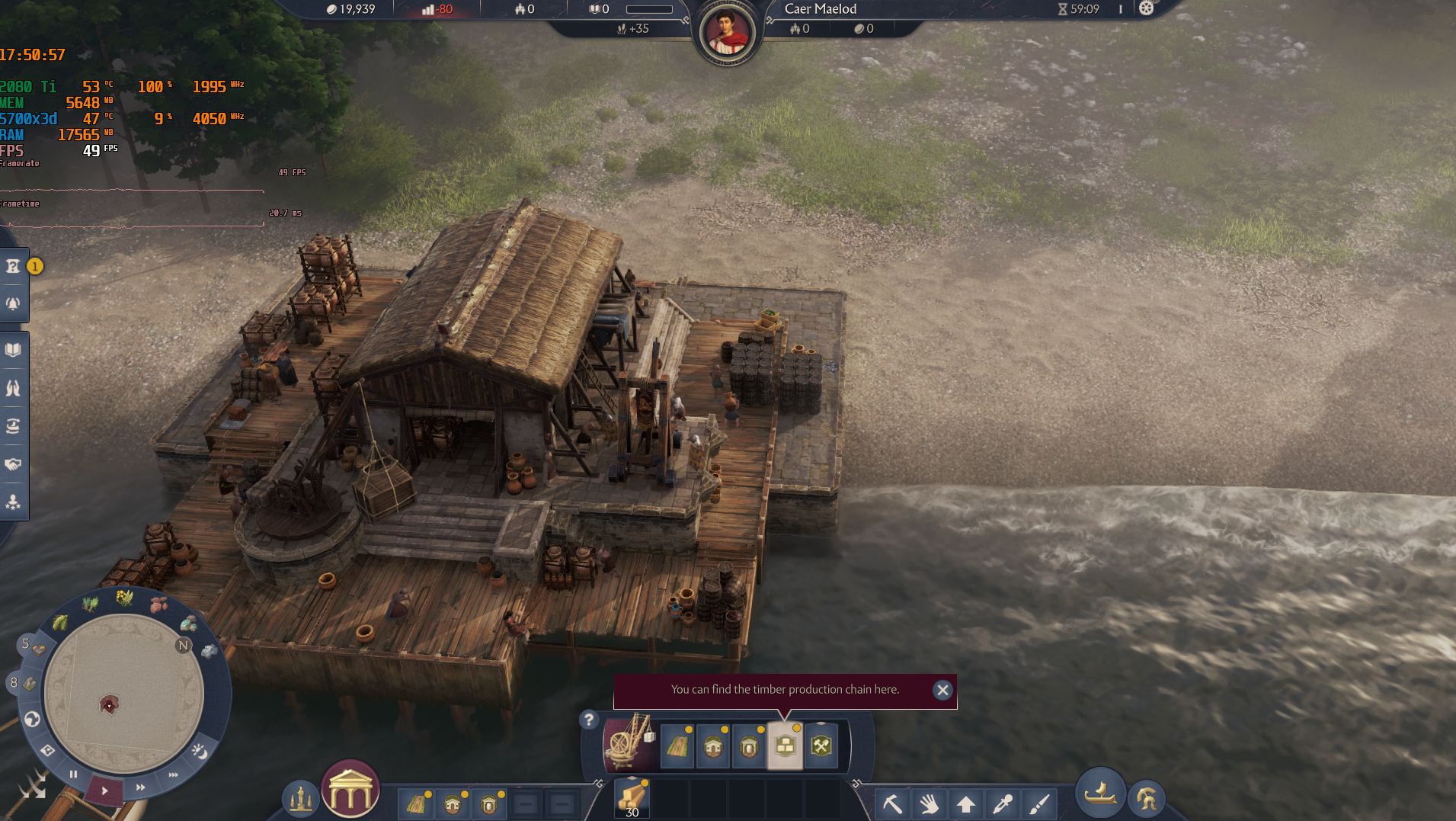This screenshot has width=1456, height=821.
Task: Open the quest scroll with notification badge
Action: [x=14, y=266]
